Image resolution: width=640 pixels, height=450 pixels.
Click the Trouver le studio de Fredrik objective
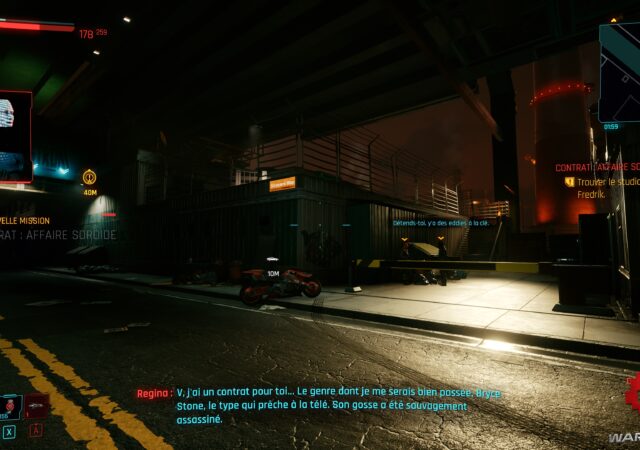pos(607,188)
